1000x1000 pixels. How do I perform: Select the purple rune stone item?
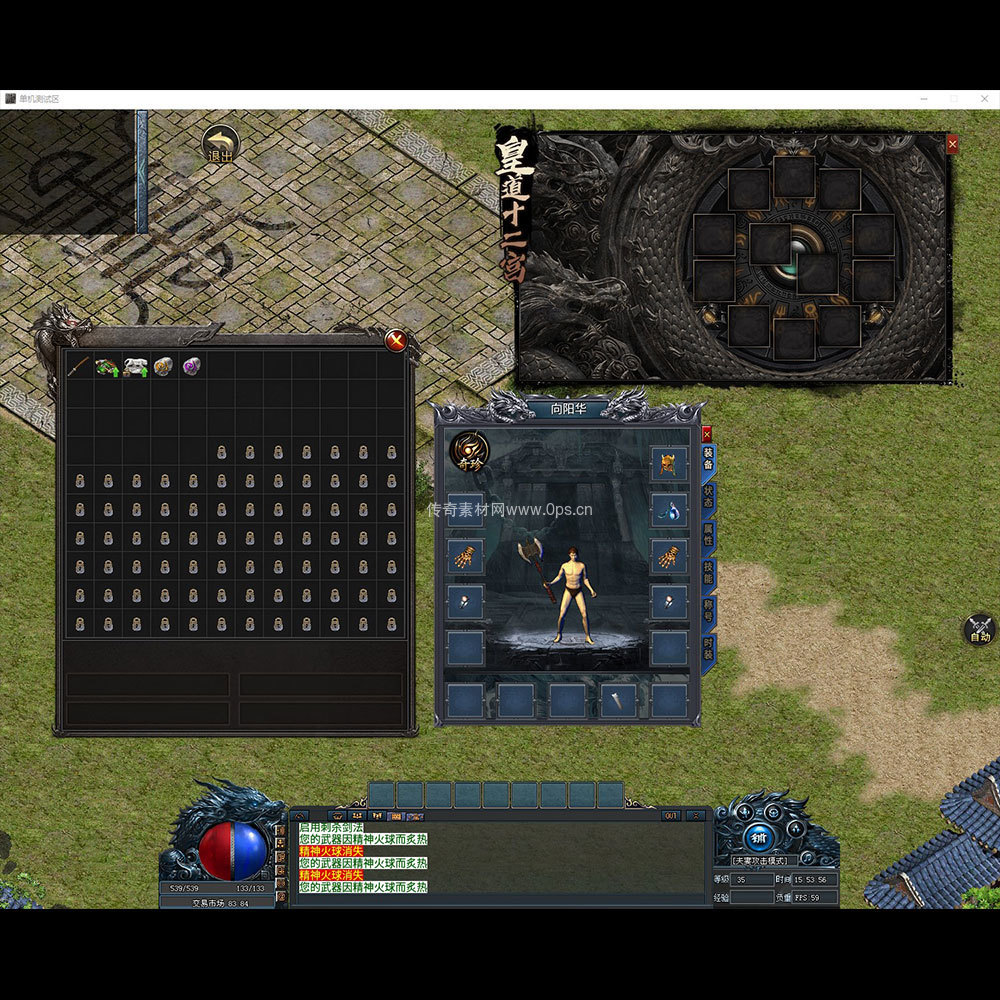click(191, 366)
